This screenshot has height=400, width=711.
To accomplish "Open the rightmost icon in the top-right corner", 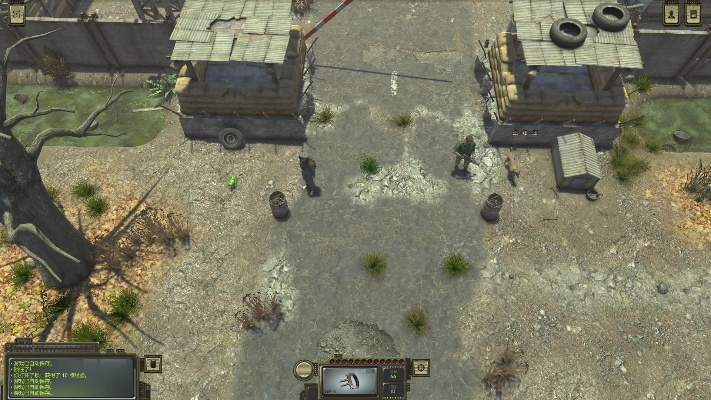I will point(694,13).
